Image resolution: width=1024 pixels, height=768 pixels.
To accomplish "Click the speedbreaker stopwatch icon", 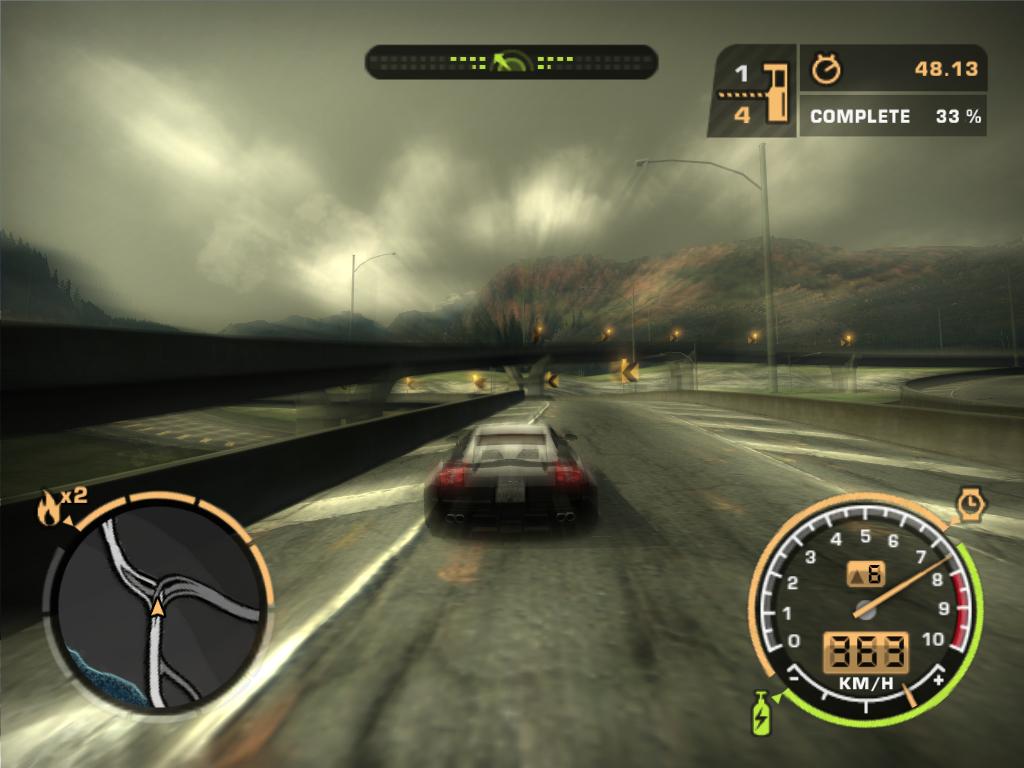I will tap(970, 504).
